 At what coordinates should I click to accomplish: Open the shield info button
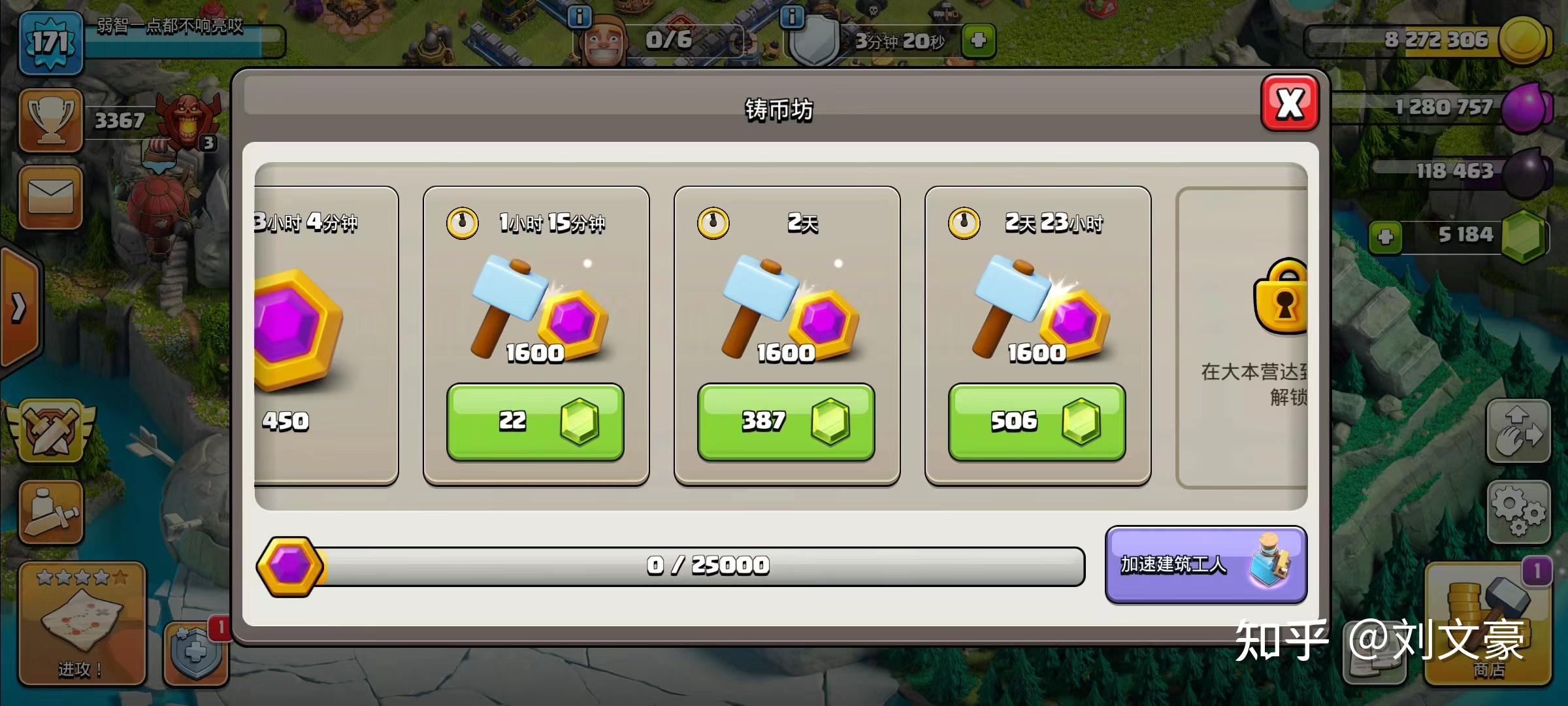click(792, 16)
